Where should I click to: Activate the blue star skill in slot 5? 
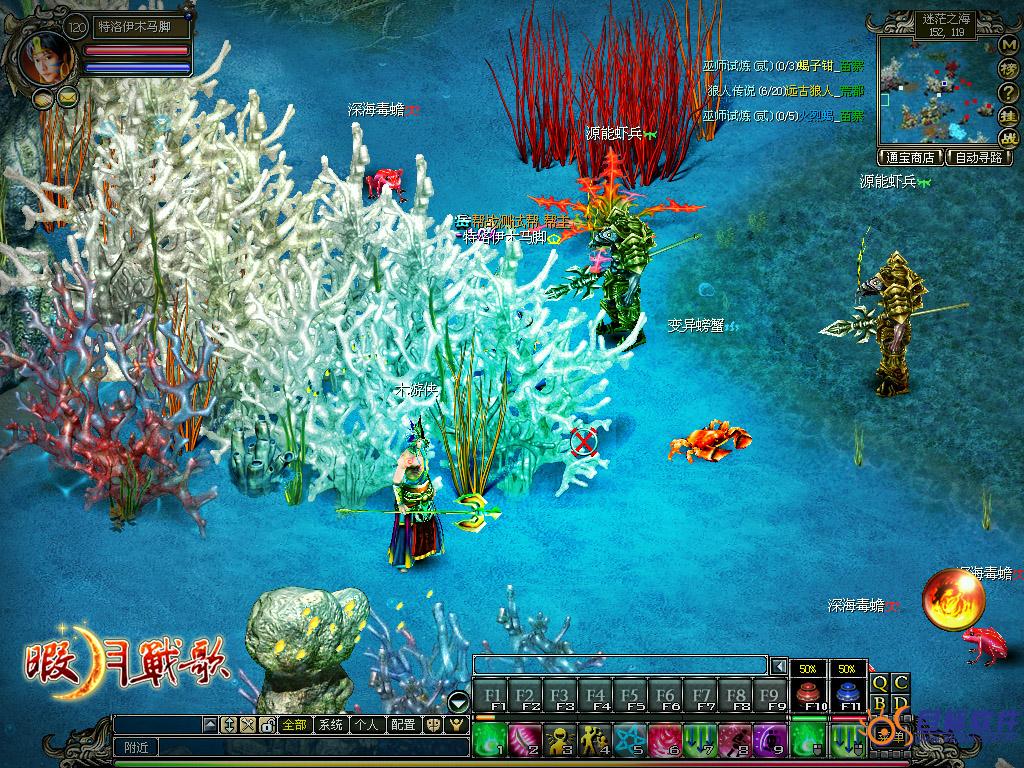pos(630,740)
